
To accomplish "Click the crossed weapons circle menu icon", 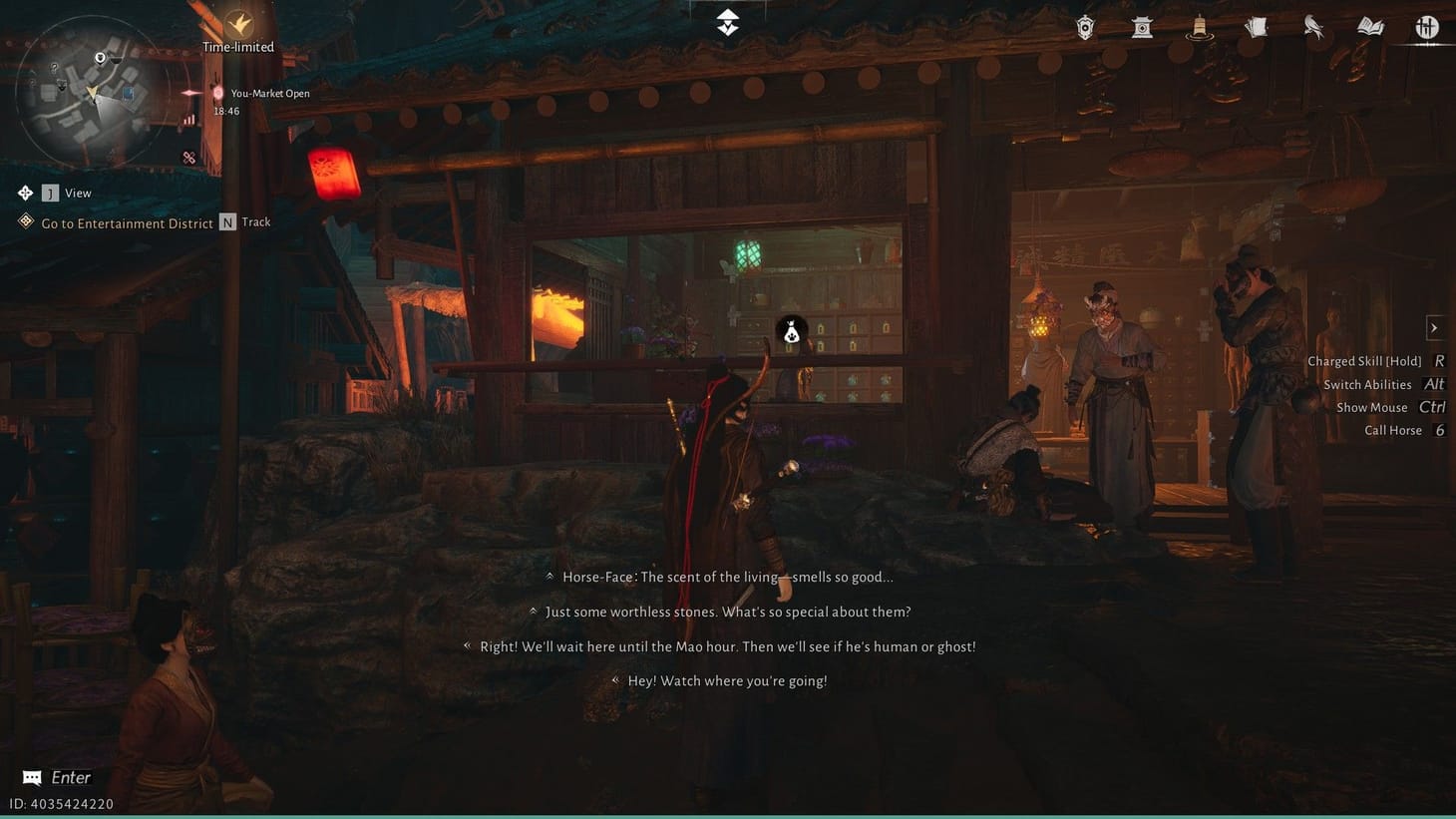I will [x=1427, y=28].
